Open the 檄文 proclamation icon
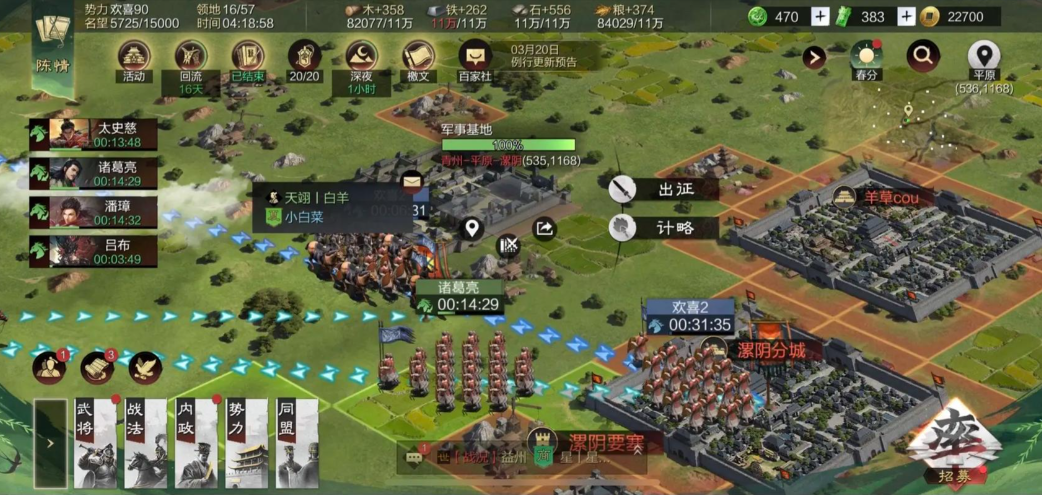Viewport: 1042px width, 495px height. (x=418, y=59)
